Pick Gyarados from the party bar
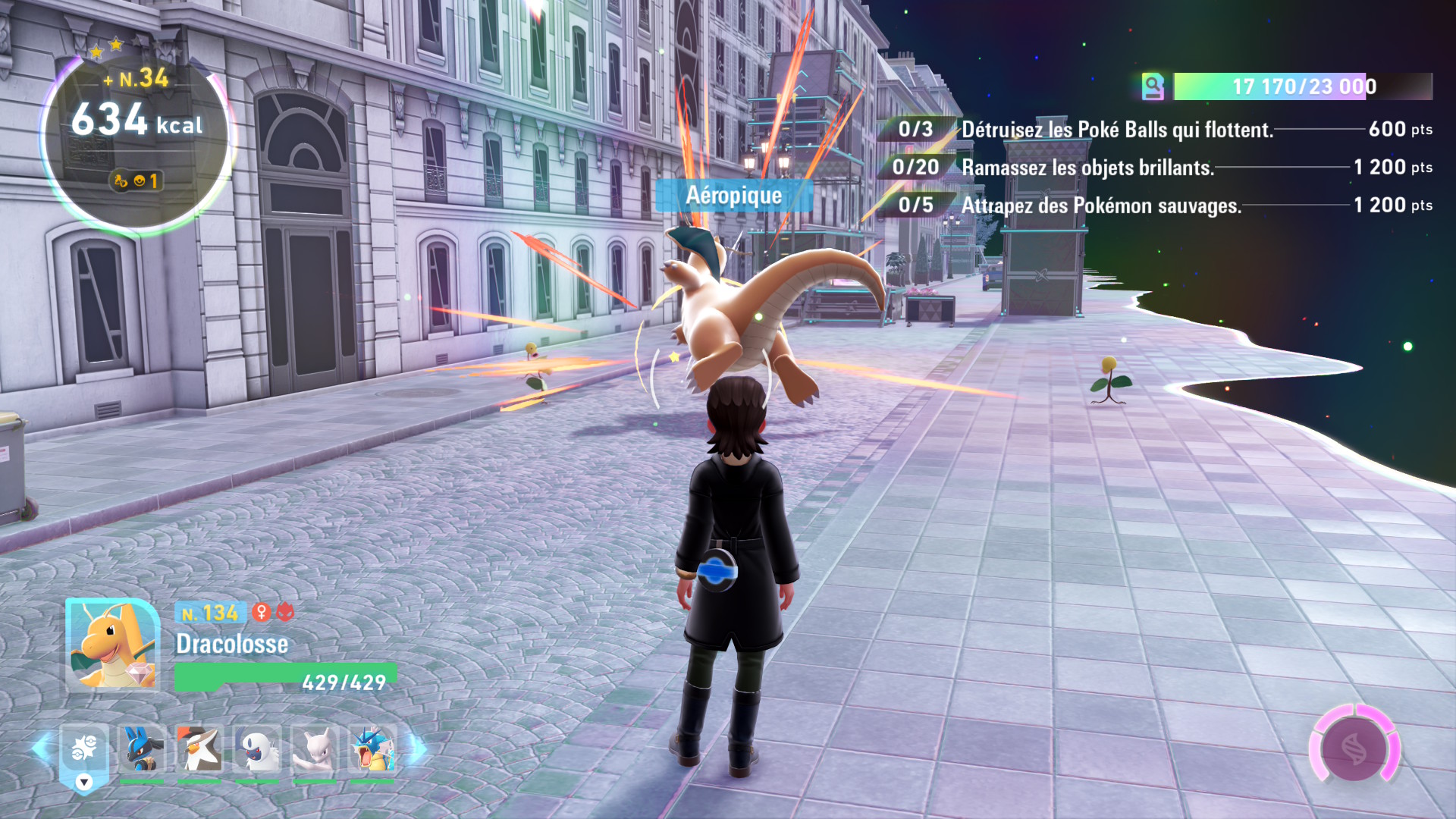Viewport: 1456px width, 819px height. pyautogui.click(x=372, y=748)
